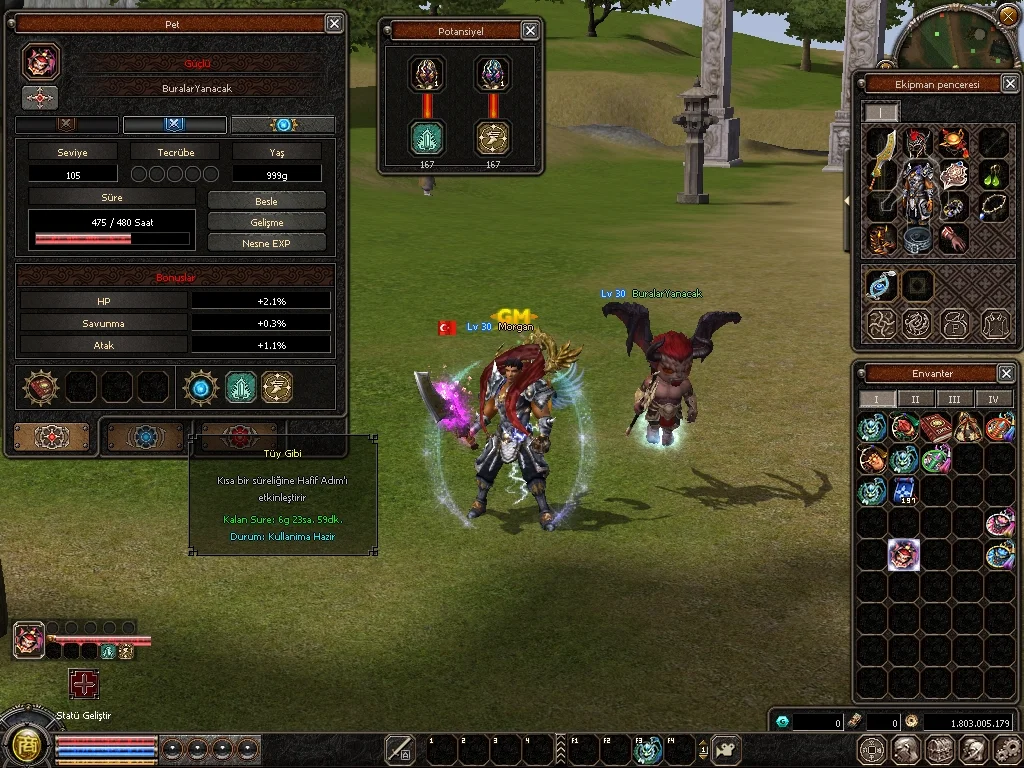Viewport: 1024px width, 768px height.
Task: Select the equipped weapon slot
Action: coord(881,160)
